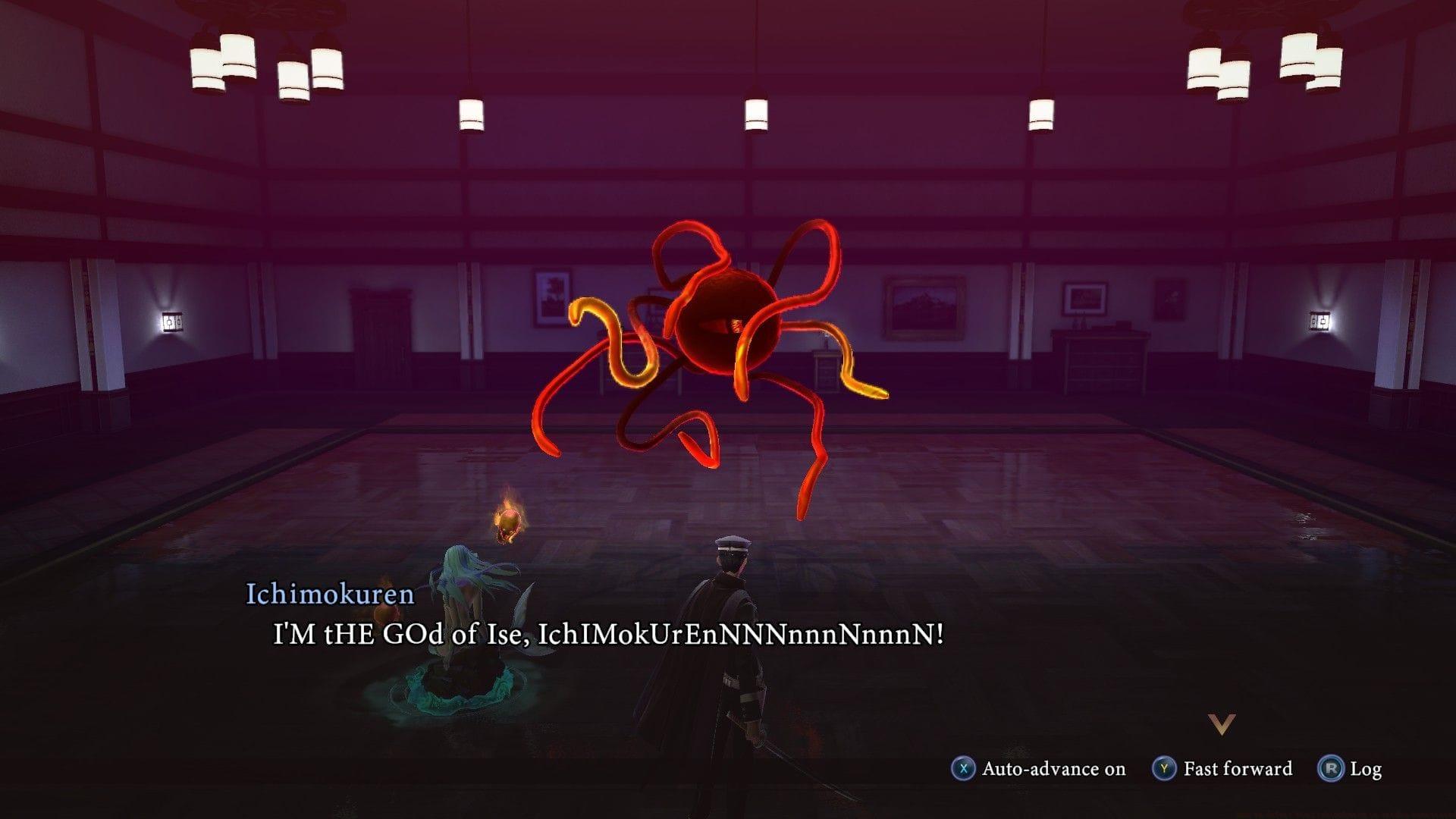Viewport: 1456px width, 819px height.
Task: Advance dialogue with the continue arrow
Action: (x=1222, y=724)
